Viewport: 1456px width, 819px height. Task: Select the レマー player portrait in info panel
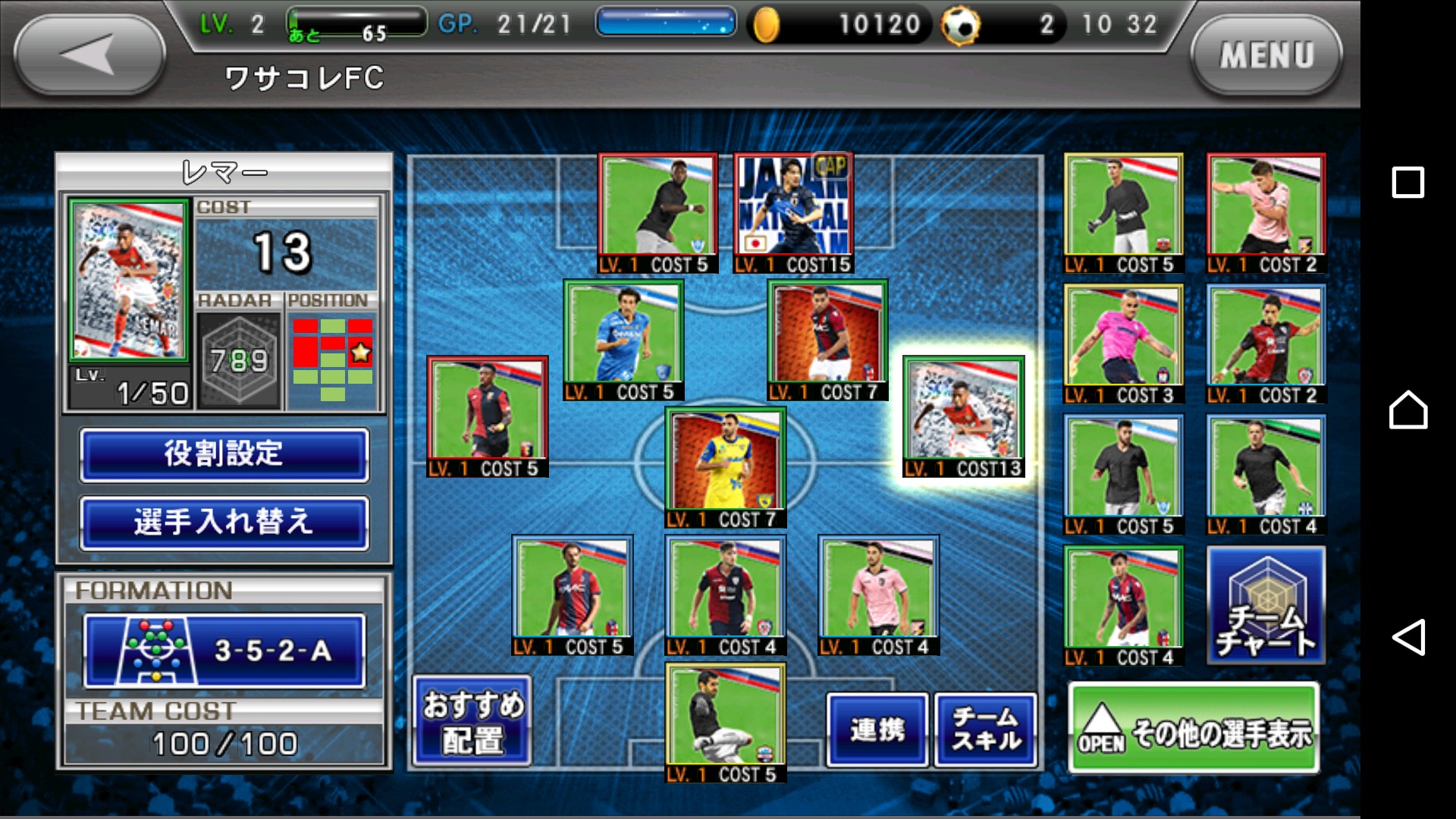pyautogui.click(x=128, y=279)
